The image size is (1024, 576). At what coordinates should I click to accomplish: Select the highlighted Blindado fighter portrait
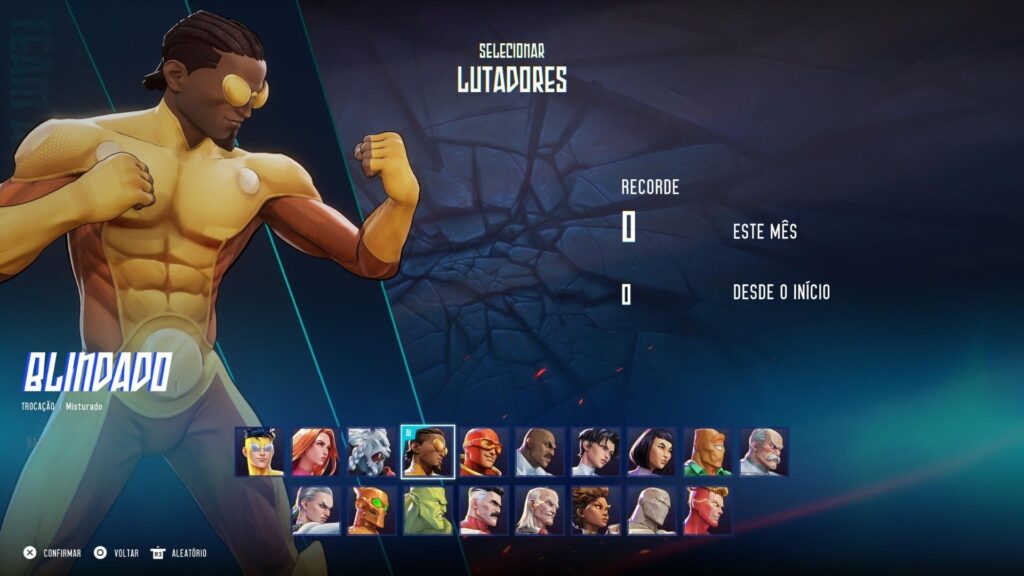pos(428,452)
